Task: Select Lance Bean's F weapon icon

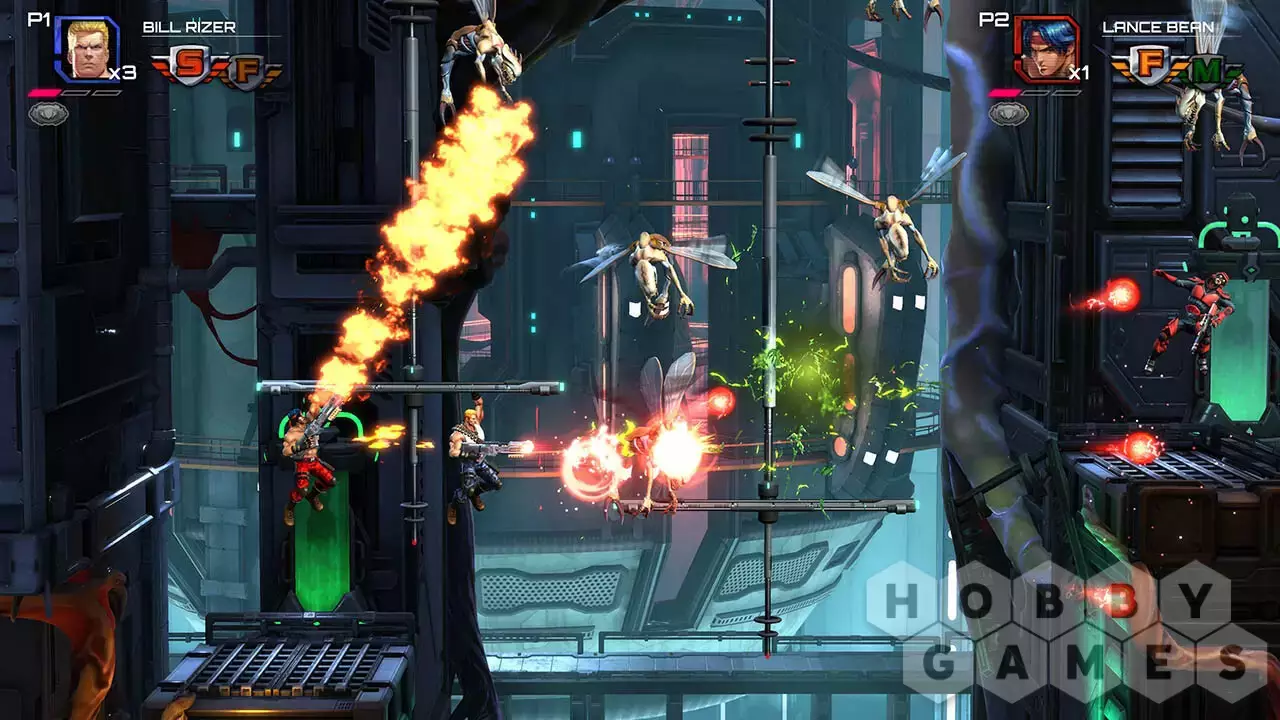Action: tap(1148, 66)
